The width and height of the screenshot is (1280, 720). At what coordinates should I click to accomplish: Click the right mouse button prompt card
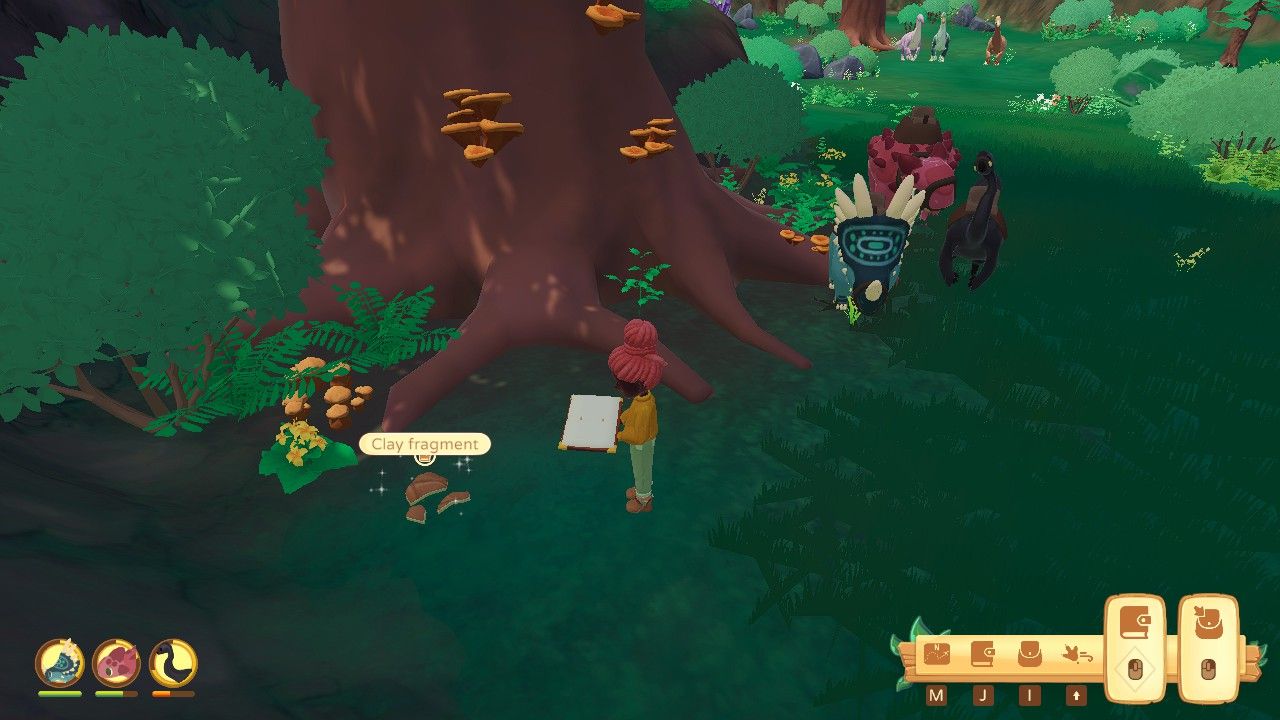[x=1209, y=666]
